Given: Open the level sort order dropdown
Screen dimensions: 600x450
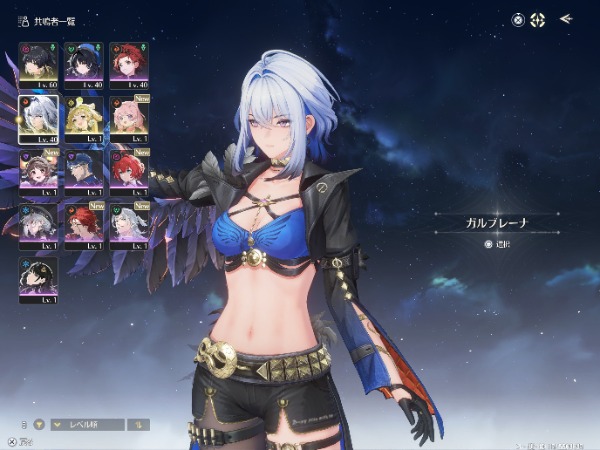Looking at the screenshot, I should (88, 425).
